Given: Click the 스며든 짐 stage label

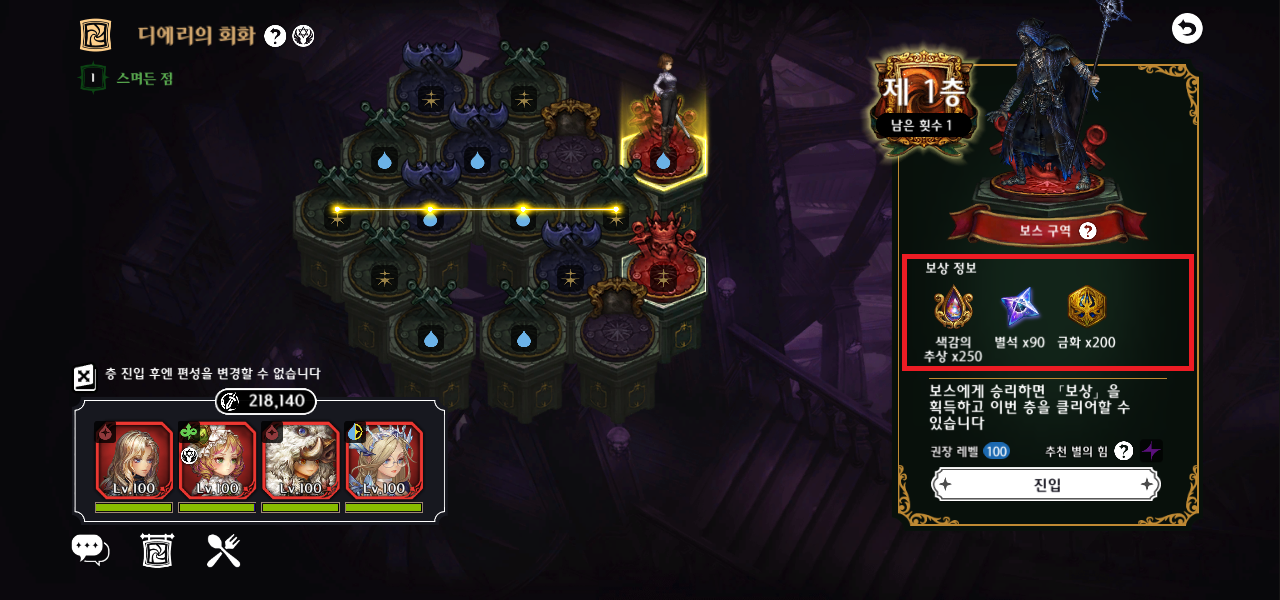Looking at the screenshot, I should (144, 78).
